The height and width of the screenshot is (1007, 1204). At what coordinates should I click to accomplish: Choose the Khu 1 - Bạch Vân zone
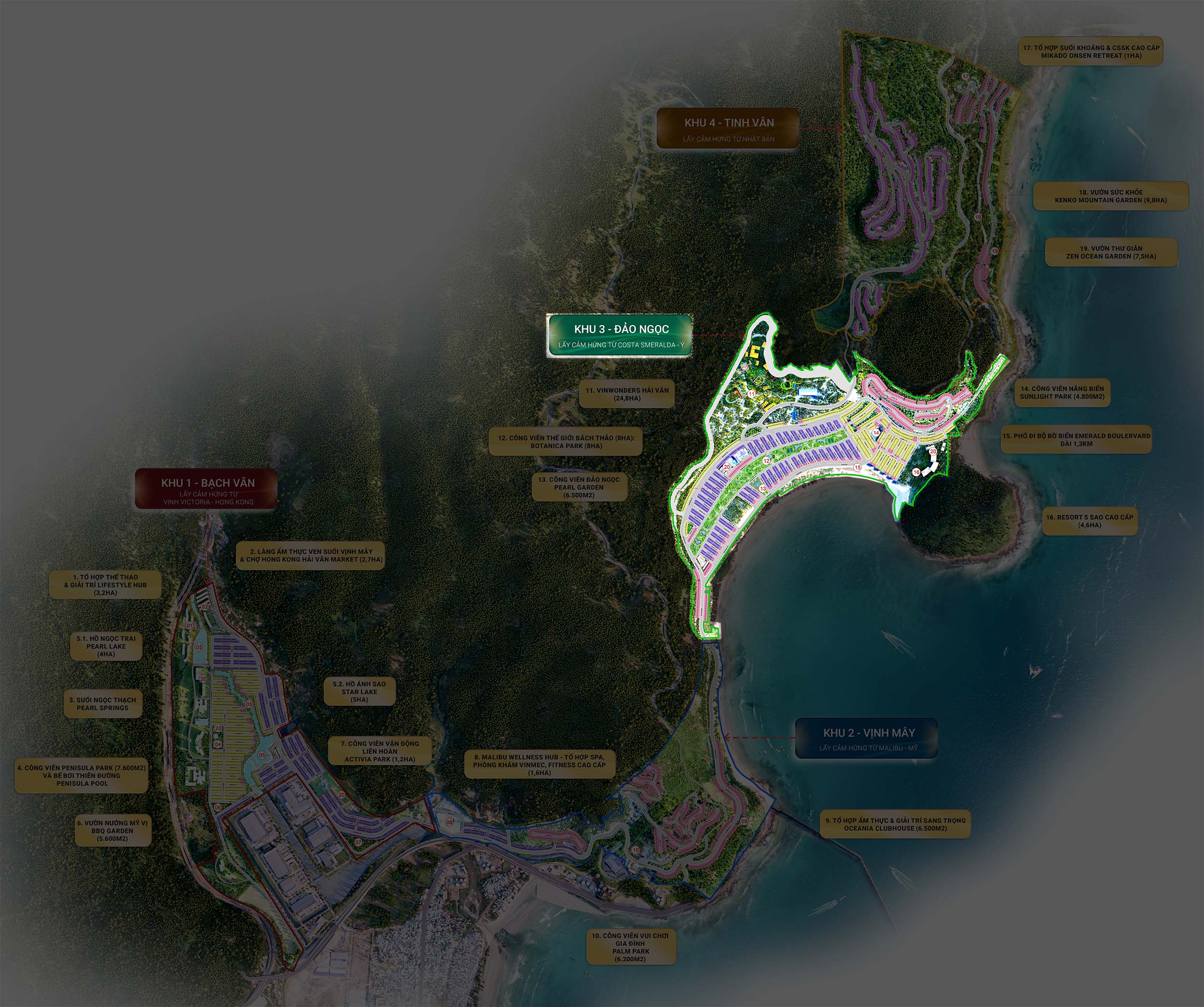tap(207, 489)
